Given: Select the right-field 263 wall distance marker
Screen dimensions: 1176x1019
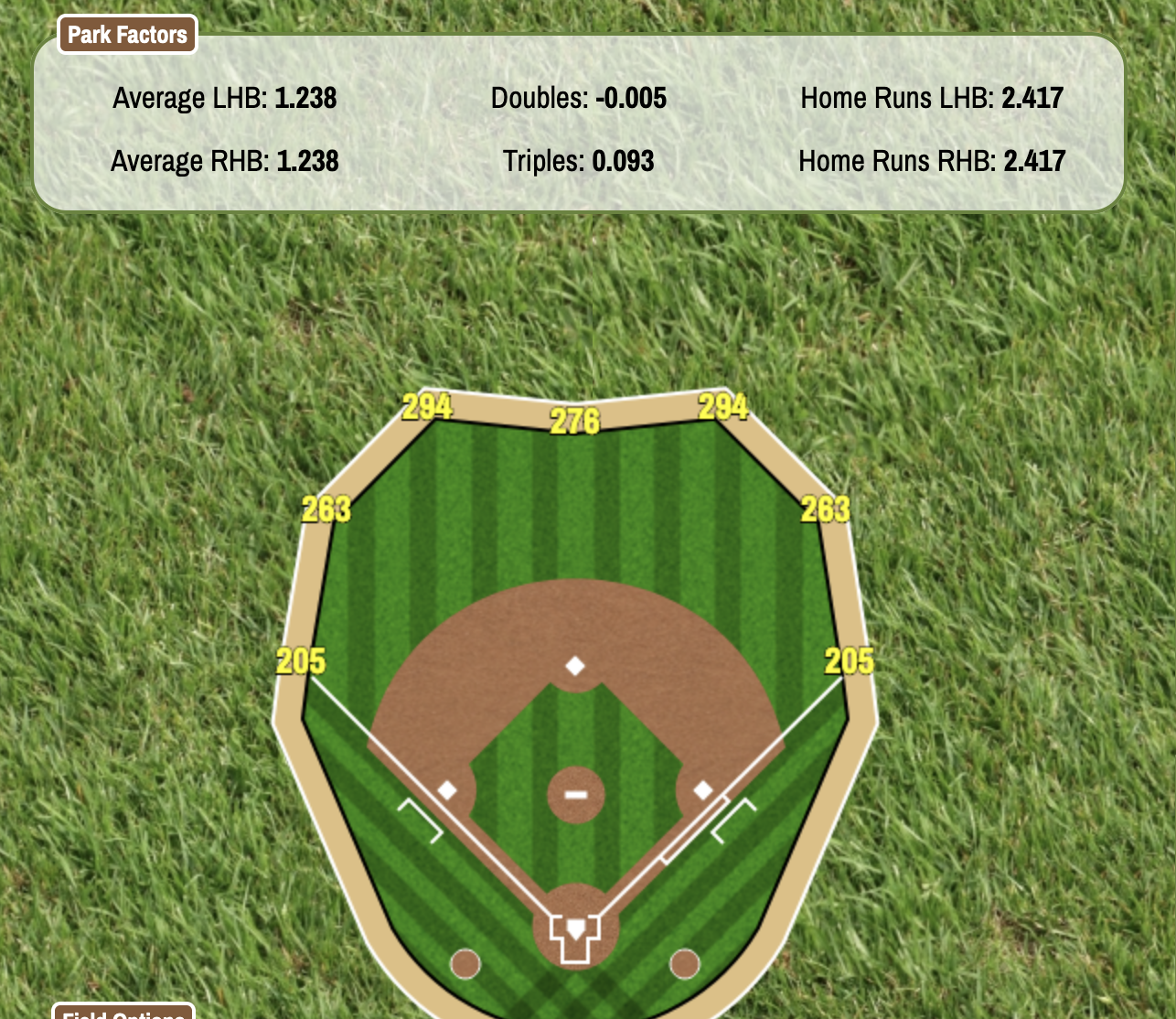Looking at the screenshot, I should pos(825,509).
